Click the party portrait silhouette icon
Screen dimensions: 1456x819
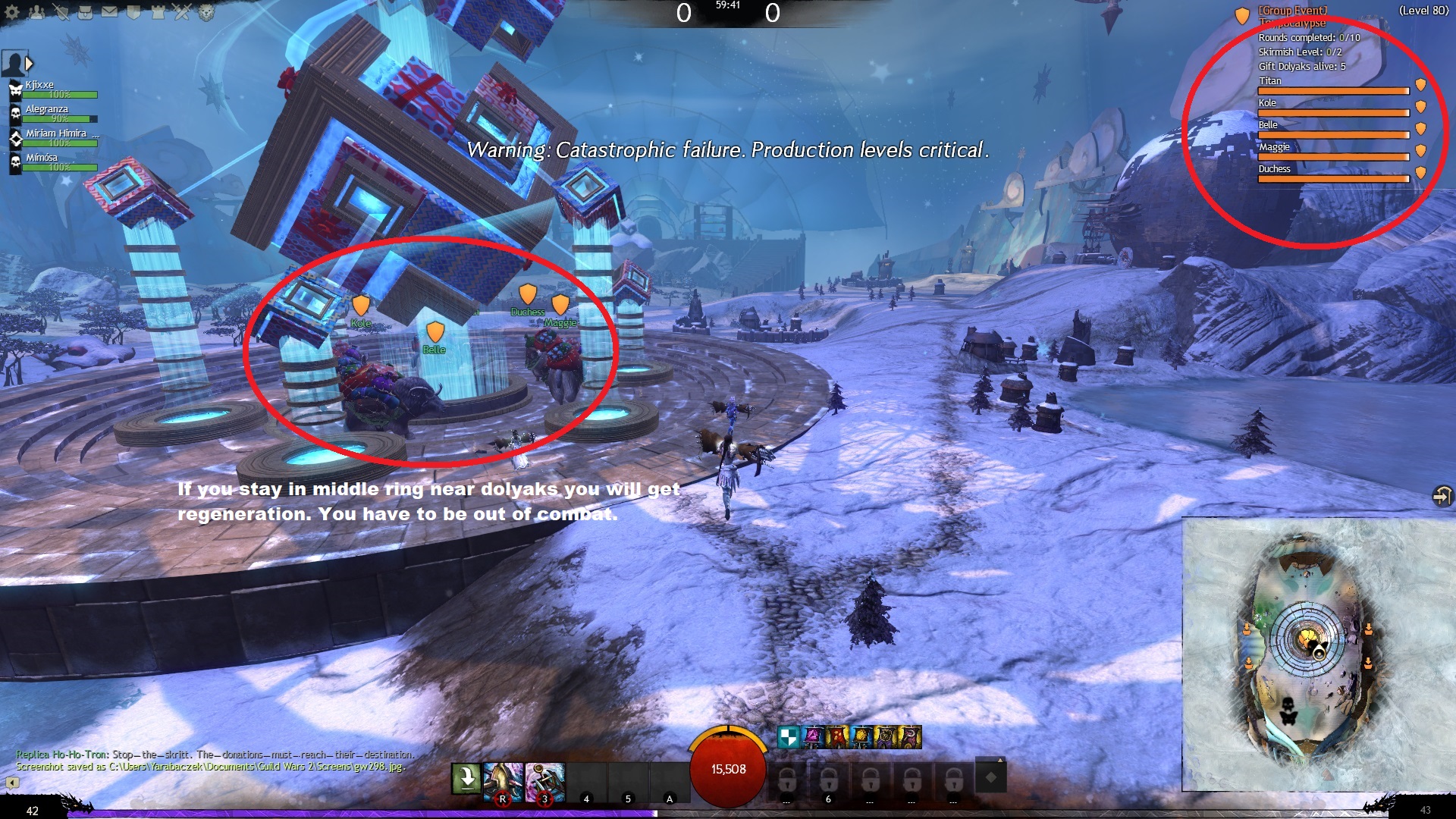point(14,64)
